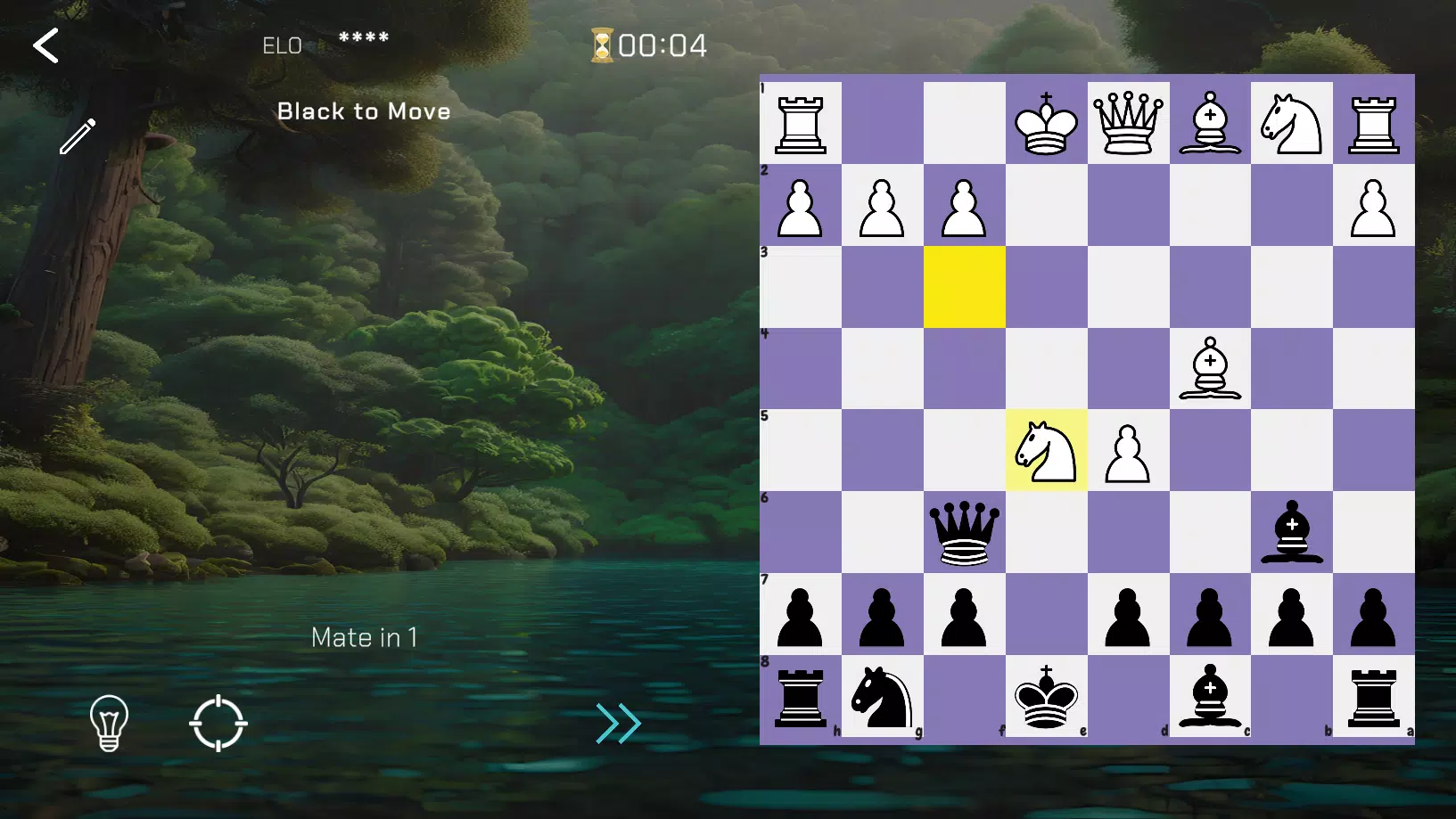Image resolution: width=1456 pixels, height=819 pixels.
Task: Select the target crosshair icon
Action: coord(219,725)
